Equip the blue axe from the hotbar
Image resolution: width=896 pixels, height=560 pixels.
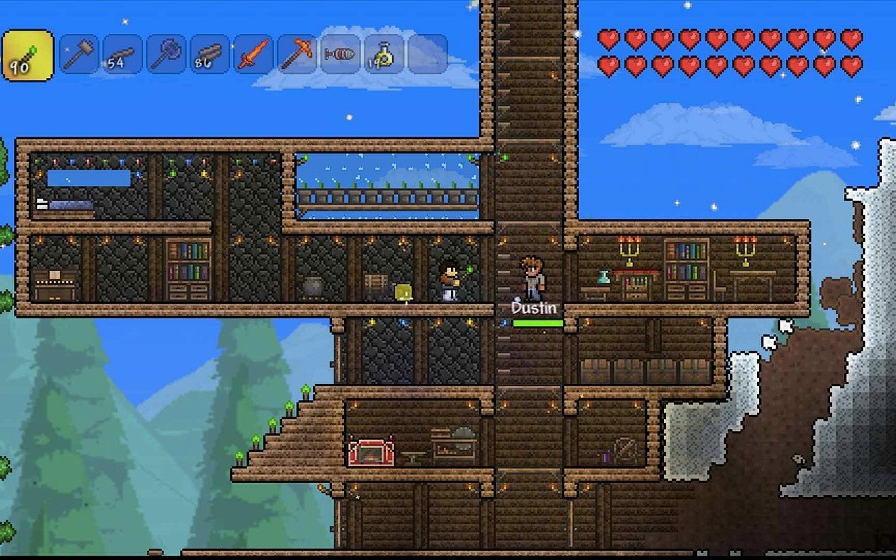coord(166,54)
